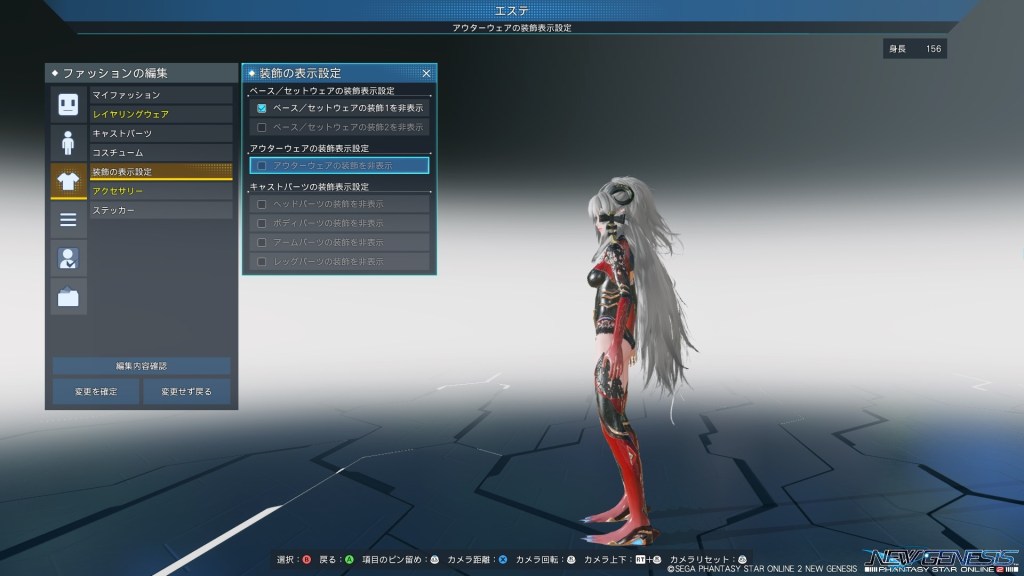Select the T-shirt fashion category tab
This screenshot has width=1024, height=576.
click(x=68, y=181)
